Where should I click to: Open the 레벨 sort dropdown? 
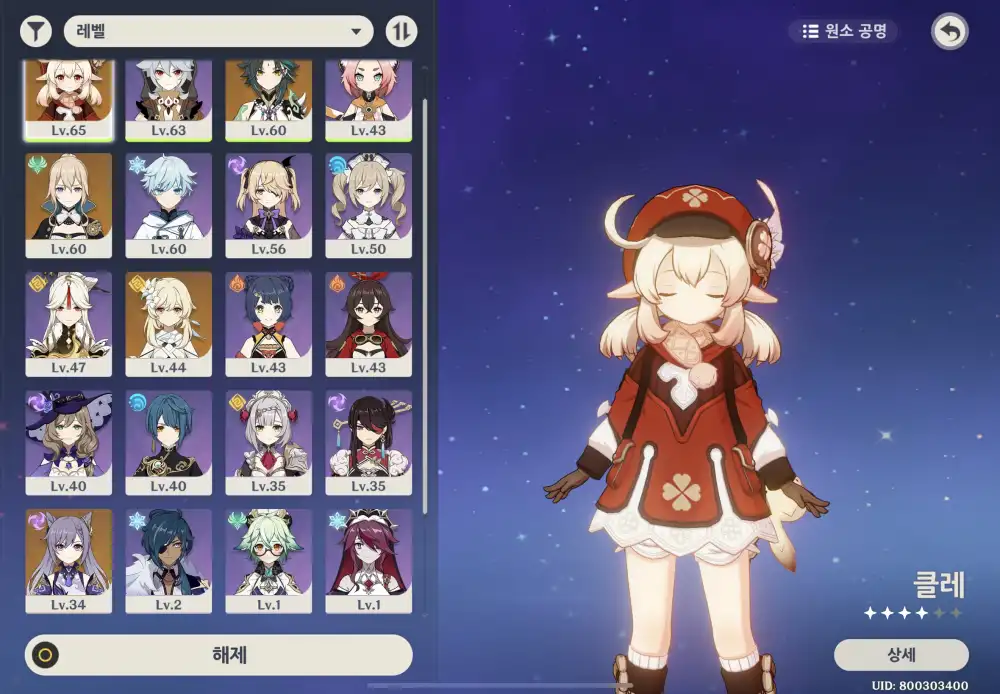pos(218,31)
